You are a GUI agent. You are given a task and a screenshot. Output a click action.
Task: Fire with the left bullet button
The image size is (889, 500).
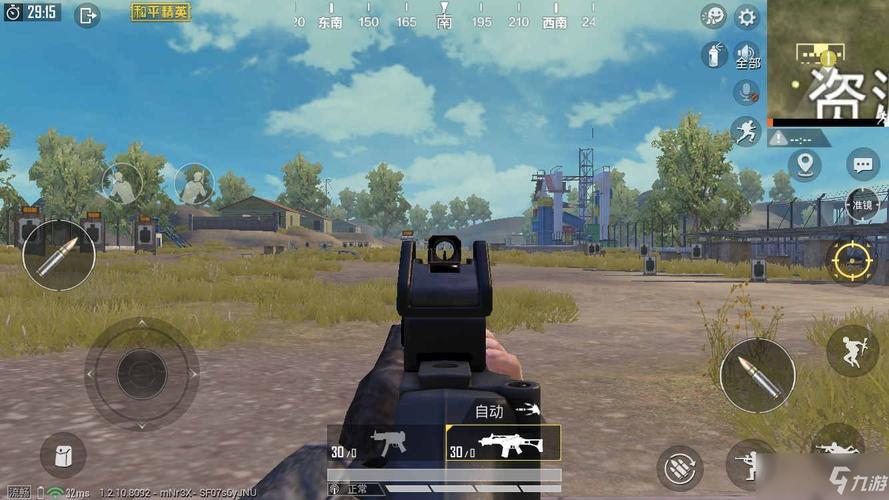tap(58, 256)
